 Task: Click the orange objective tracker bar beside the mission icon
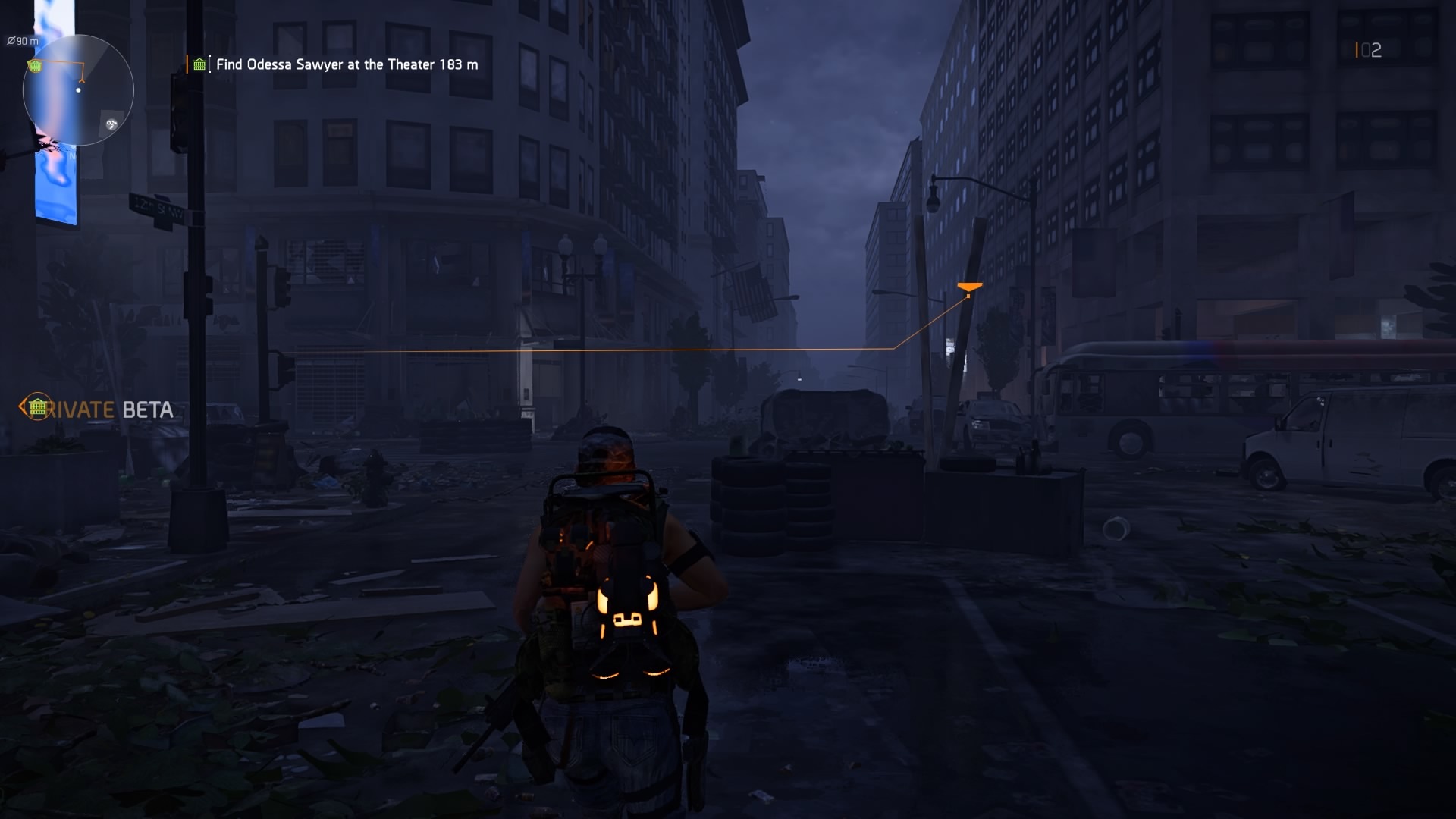click(187, 65)
